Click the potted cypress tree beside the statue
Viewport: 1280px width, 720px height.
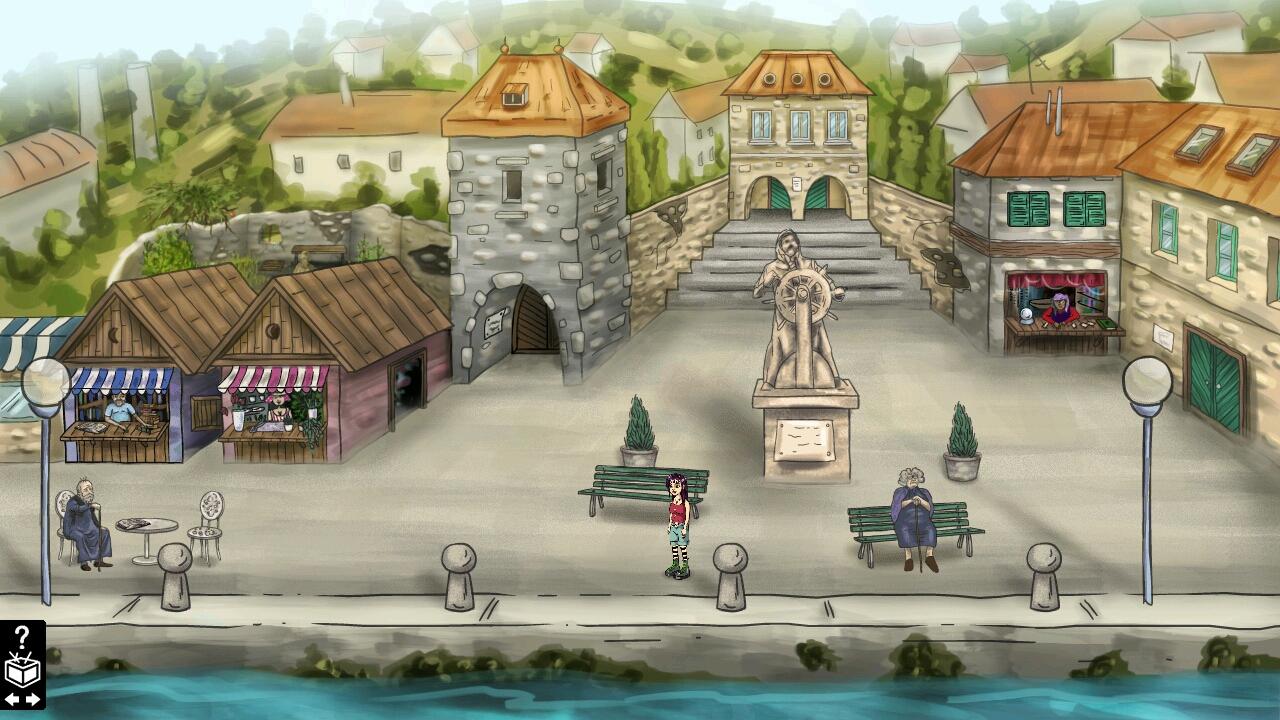pos(637,425)
